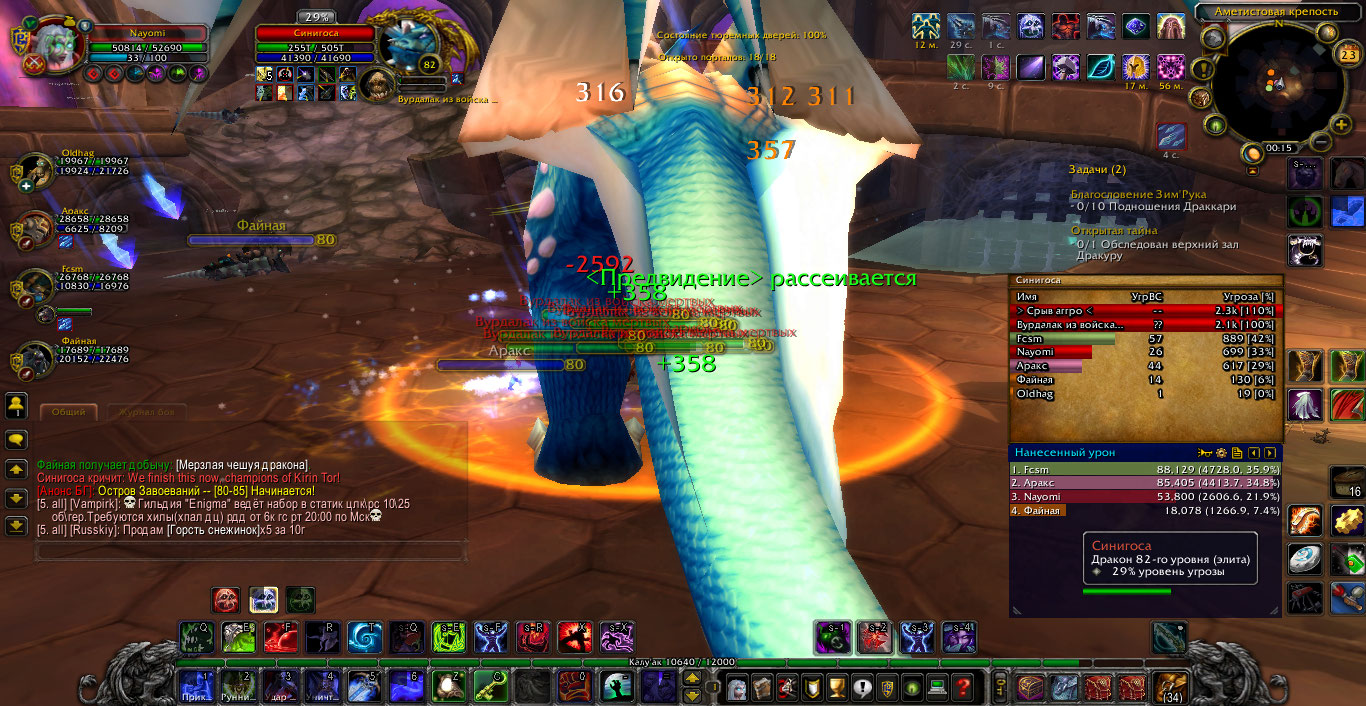Switch to the "Общий" chat tab
The image size is (1366, 706).
tap(68, 411)
